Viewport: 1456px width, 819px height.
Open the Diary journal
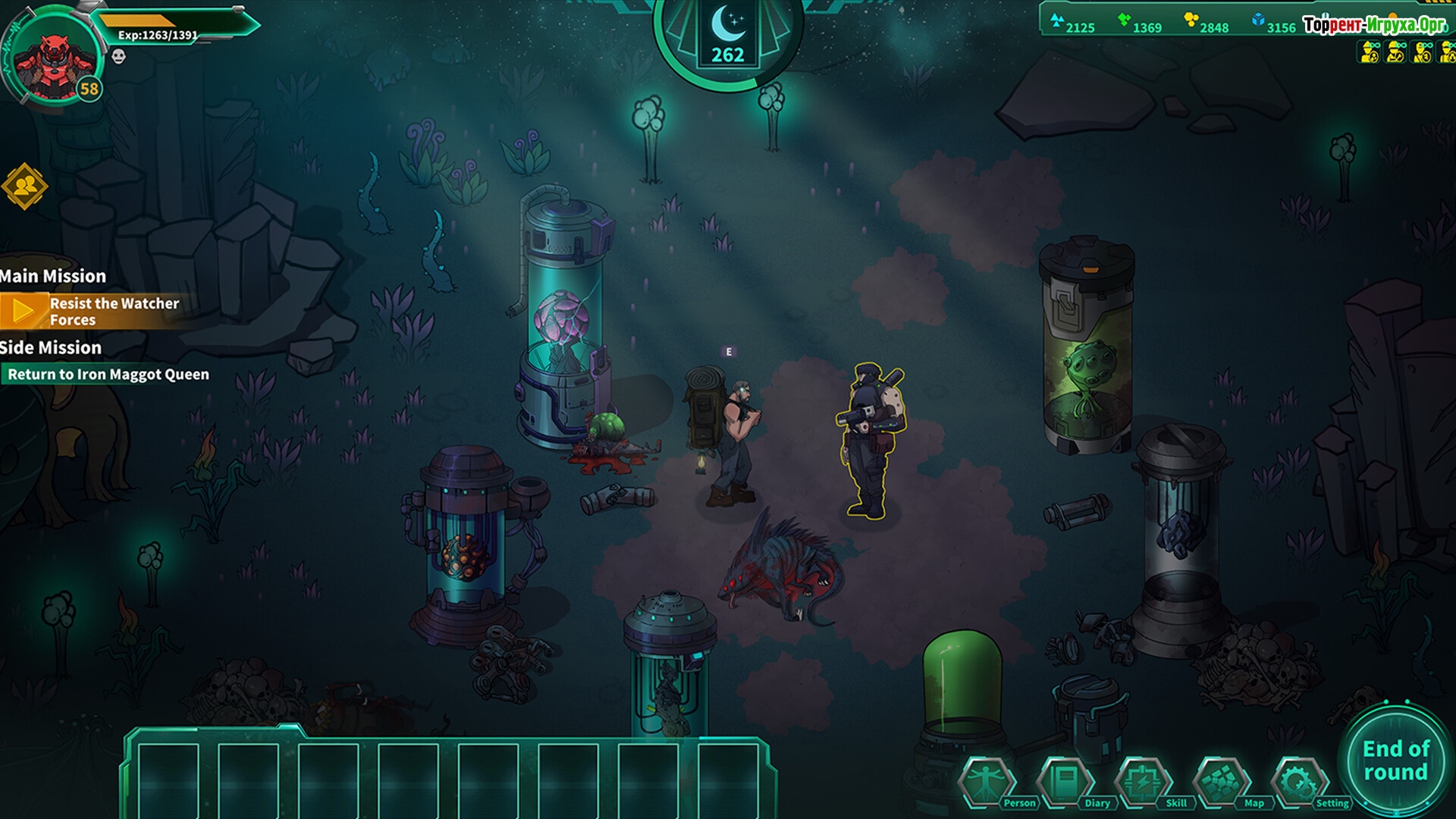(x=1065, y=781)
